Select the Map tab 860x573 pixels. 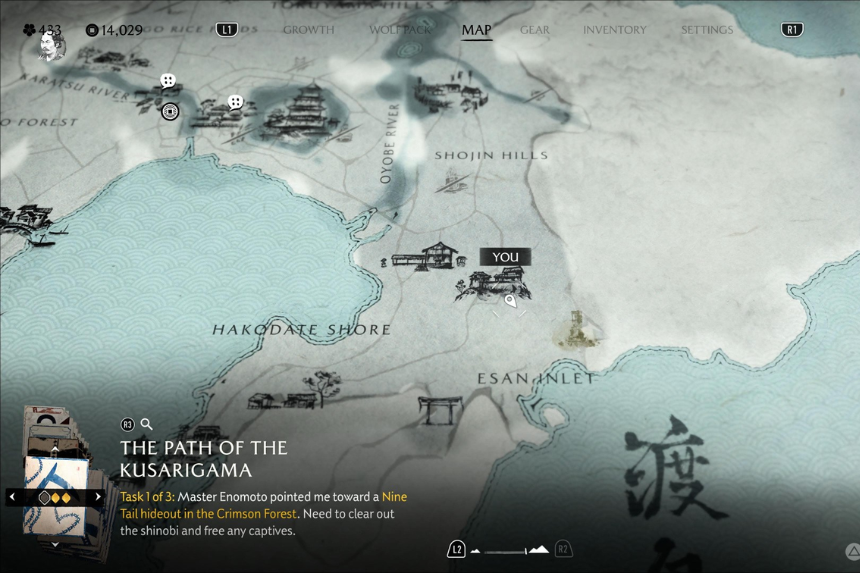pos(476,30)
